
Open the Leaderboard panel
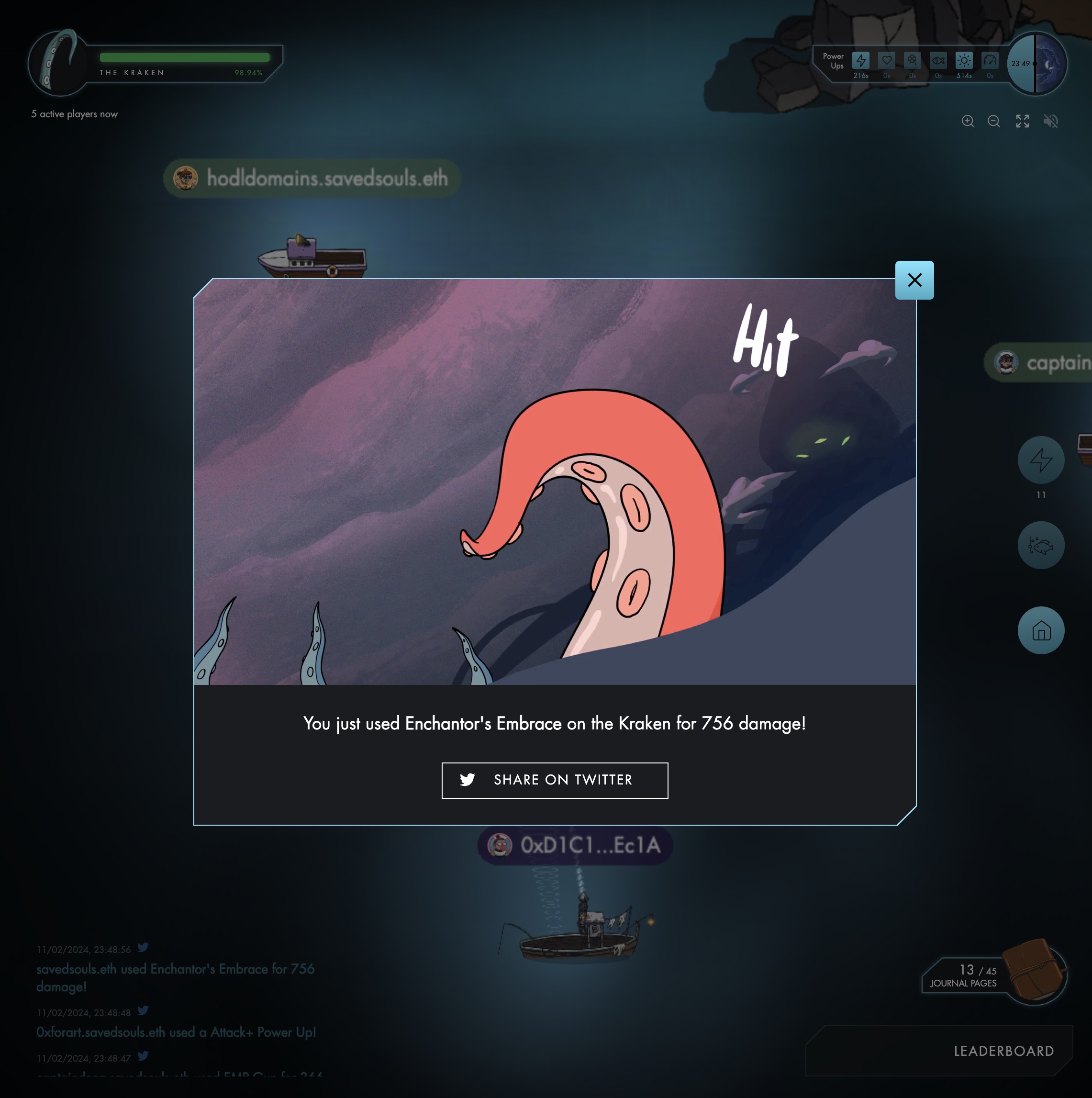[x=1003, y=1051]
